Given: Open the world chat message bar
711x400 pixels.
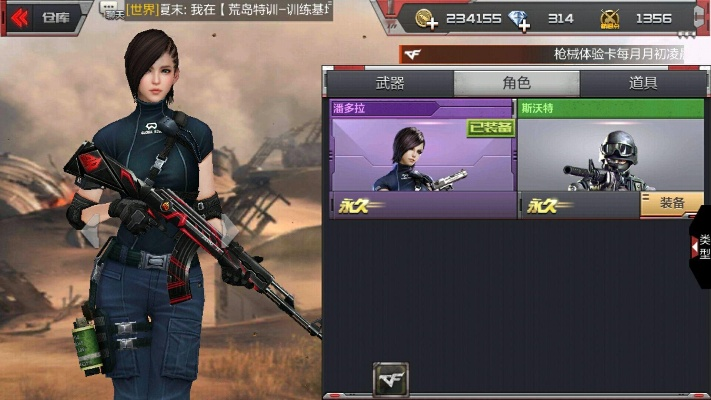Looking at the screenshot, I should [225, 11].
